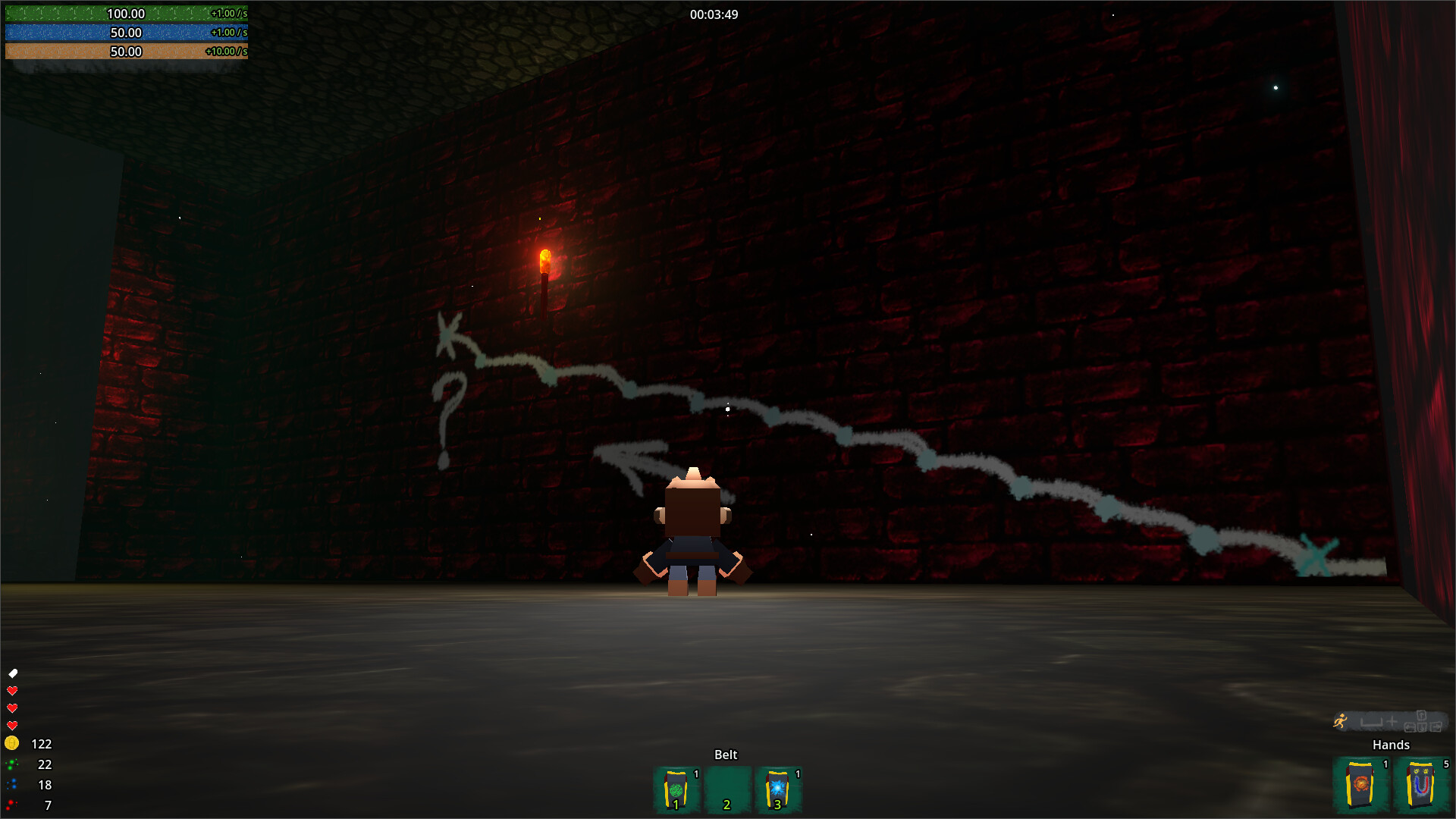Screen dimensions: 1456x819
Task: Click the Hands section label
Action: 1392,745
